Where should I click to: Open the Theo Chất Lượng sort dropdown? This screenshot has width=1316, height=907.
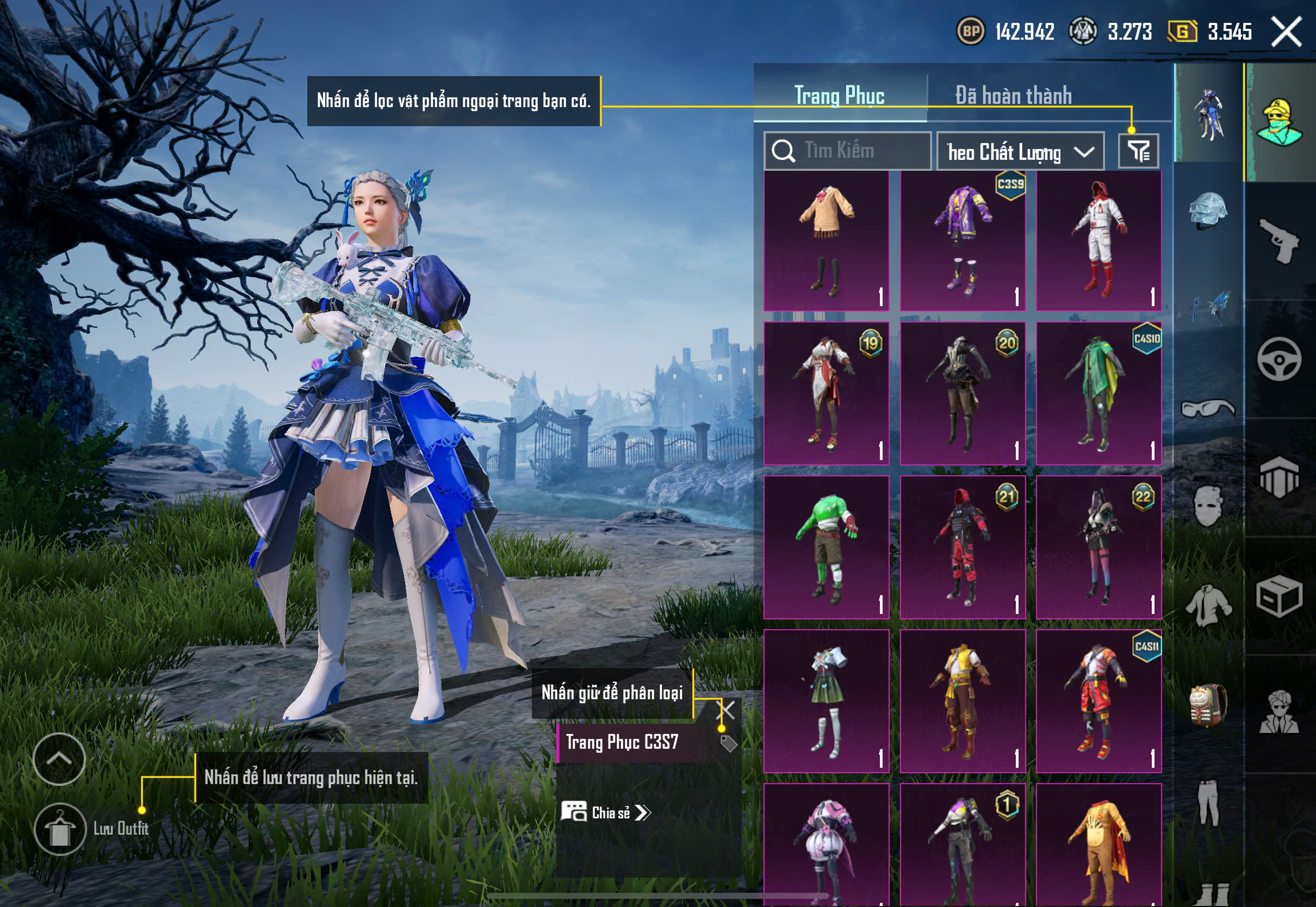point(1020,152)
